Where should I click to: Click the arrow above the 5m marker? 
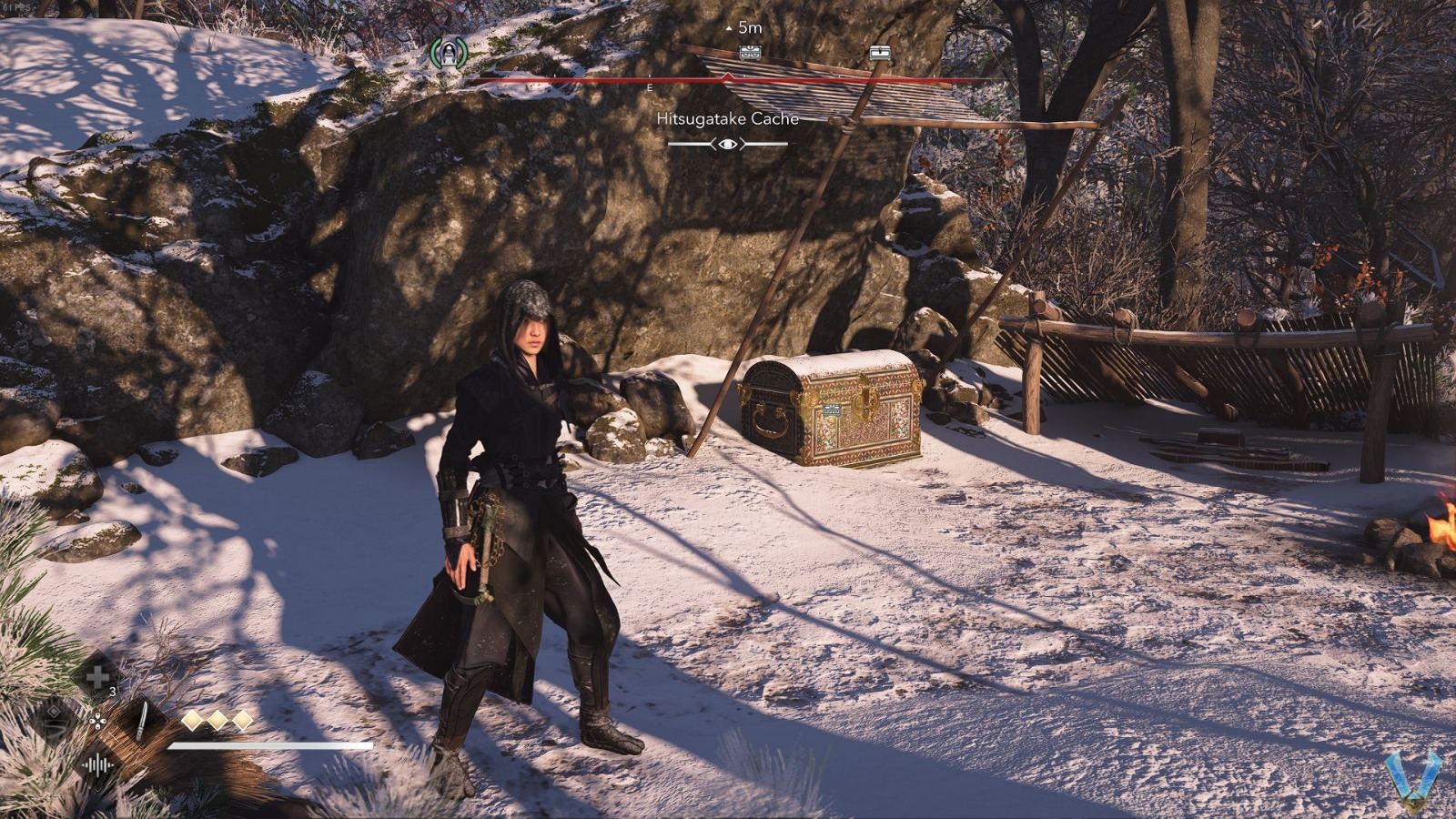729,30
